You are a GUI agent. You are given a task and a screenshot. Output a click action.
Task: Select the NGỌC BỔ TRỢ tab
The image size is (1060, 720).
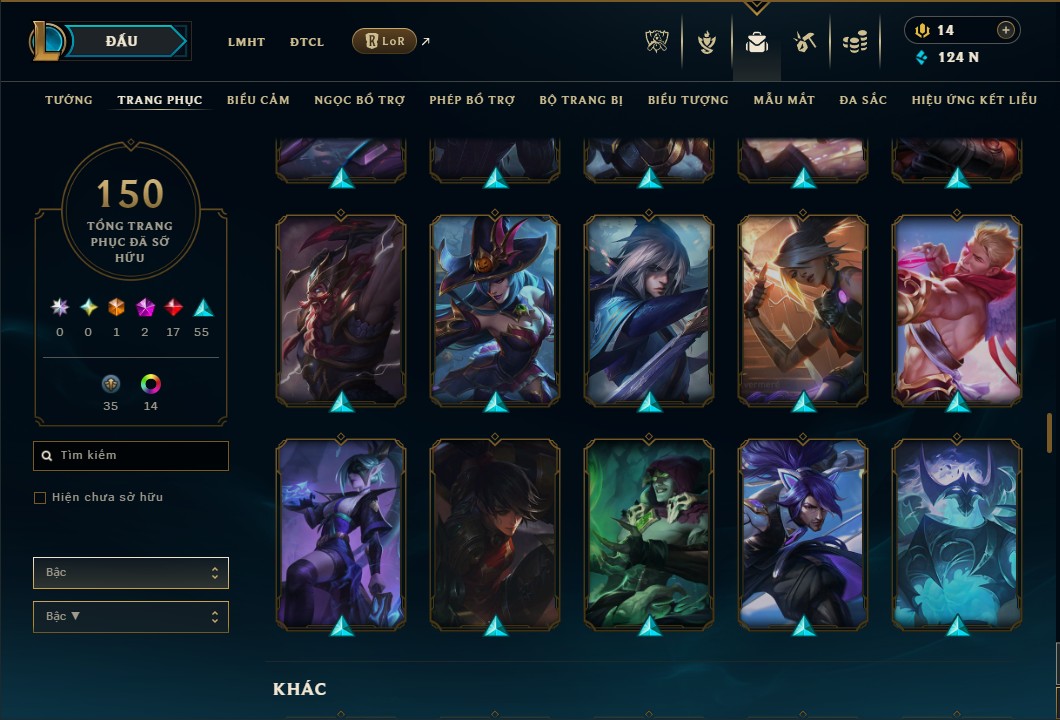359,100
